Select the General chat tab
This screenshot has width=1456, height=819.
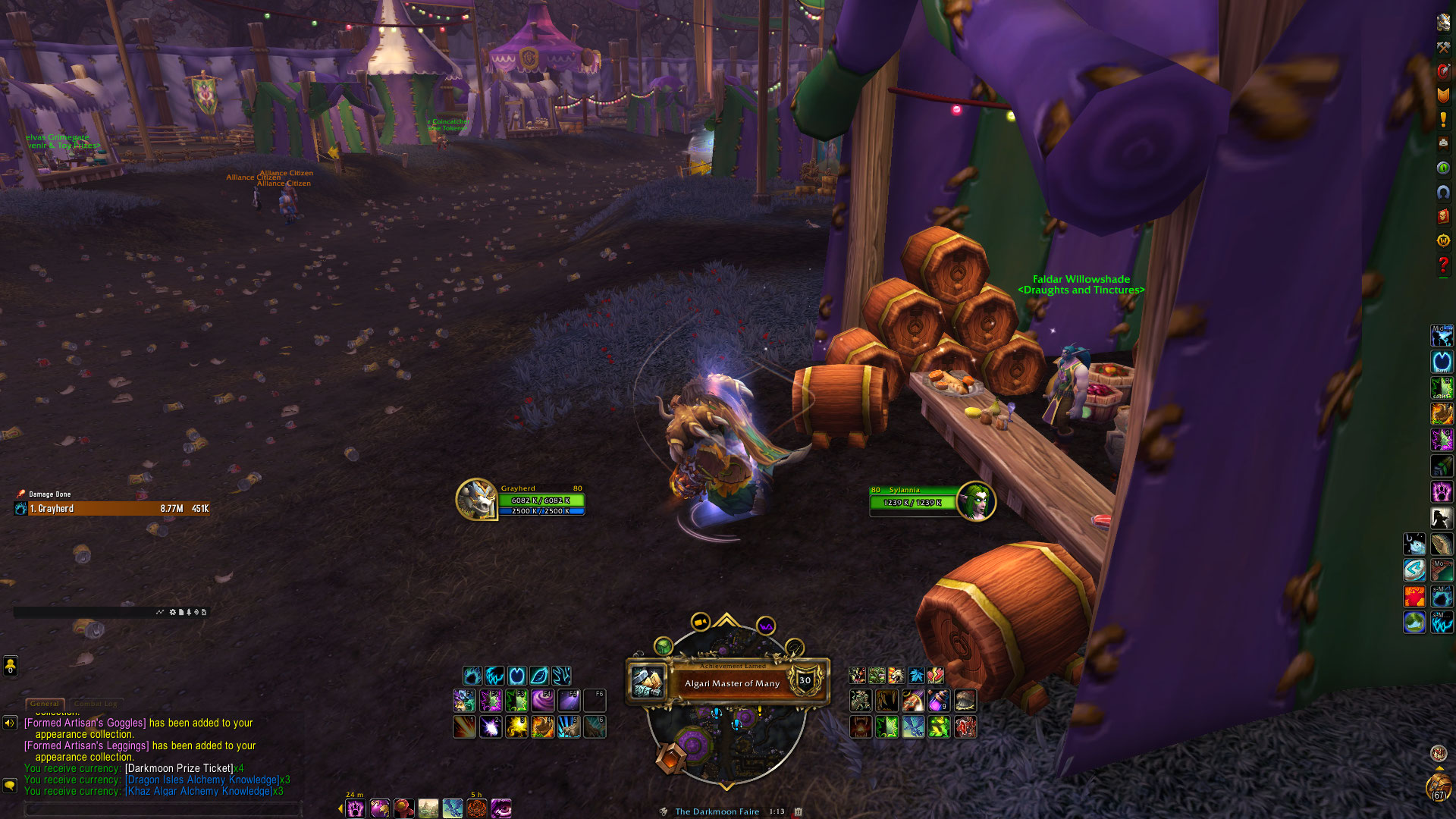pyautogui.click(x=45, y=704)
